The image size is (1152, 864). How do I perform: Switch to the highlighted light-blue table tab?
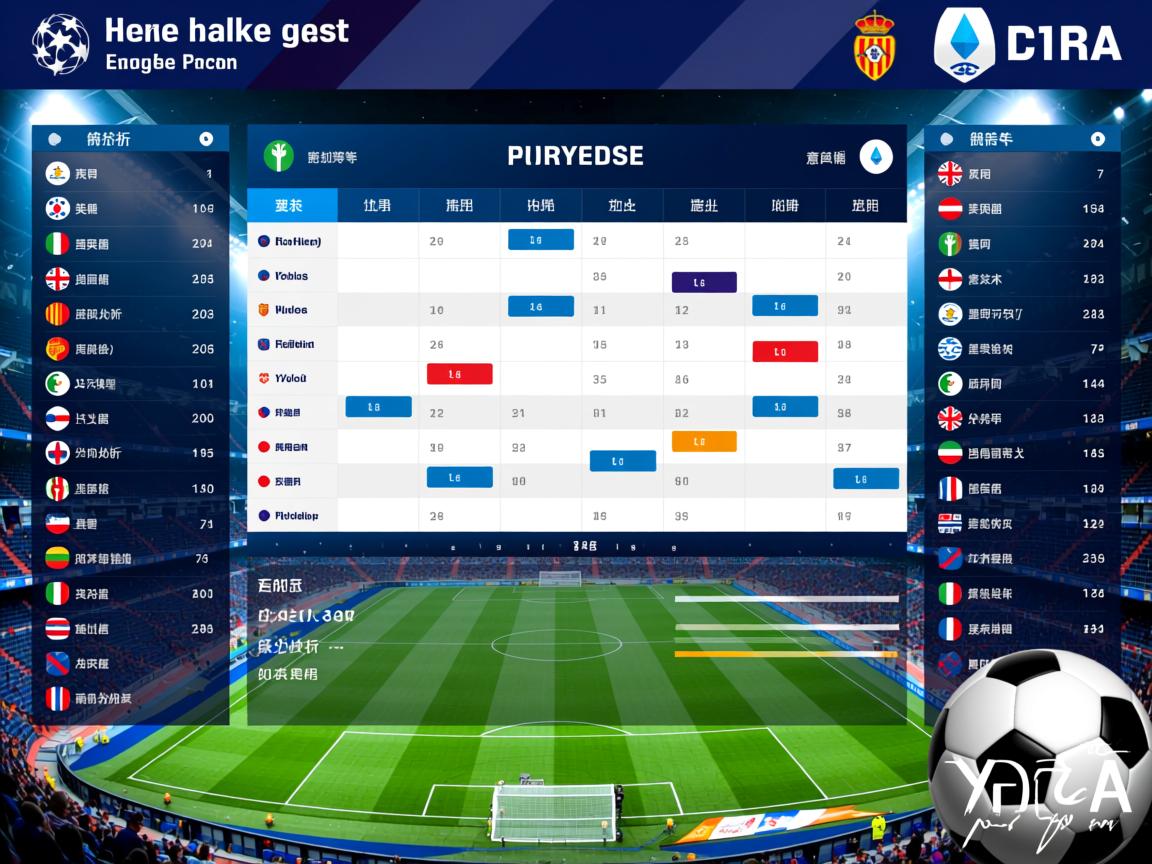coord(291,206)
